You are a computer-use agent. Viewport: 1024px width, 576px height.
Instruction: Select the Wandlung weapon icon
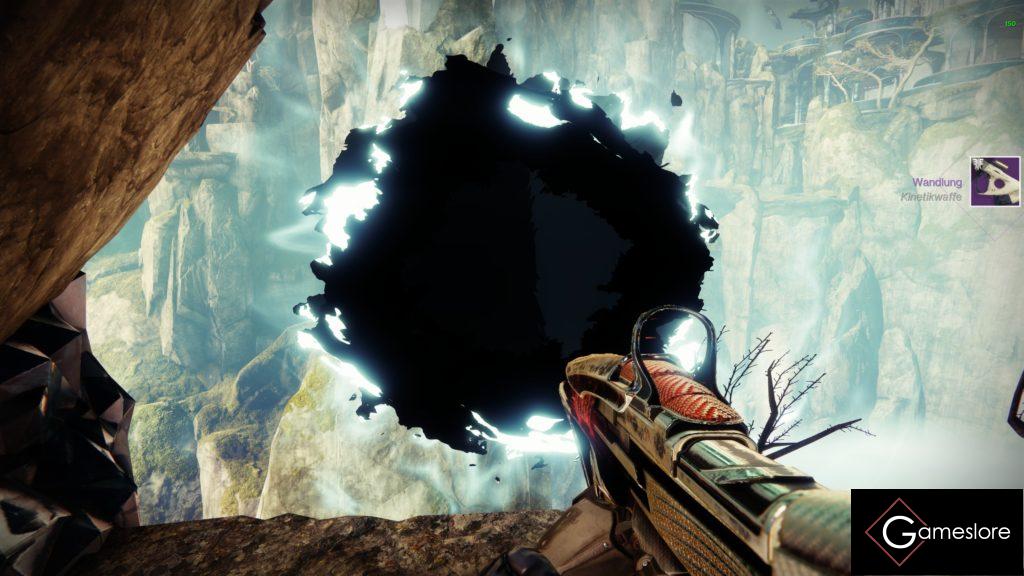[x=994, y=181]
